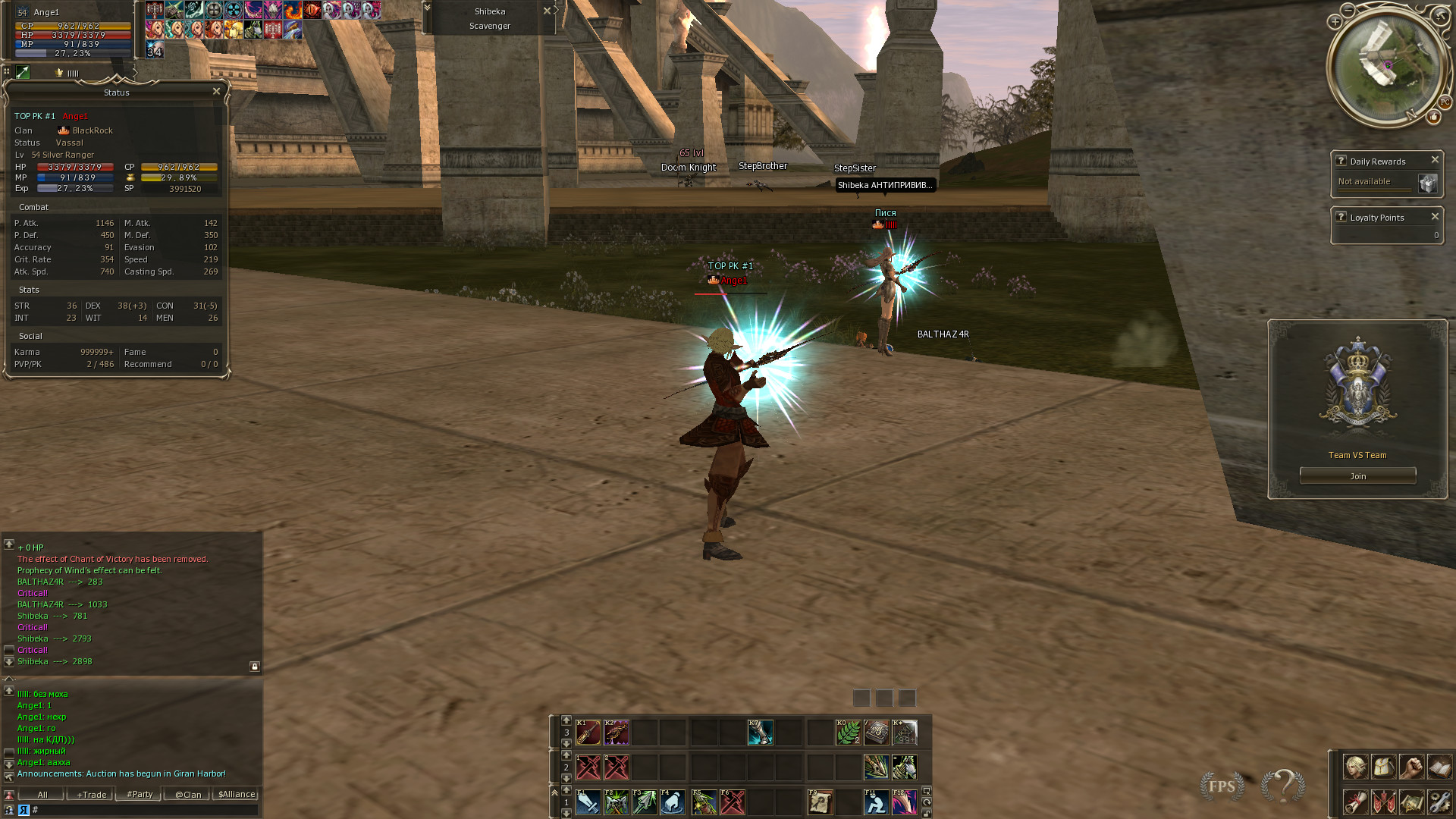This screenshot has height=819, width=1456.
Task: Switch chat to the All tab
Action: pyautogui.click(x=42, y=795)
